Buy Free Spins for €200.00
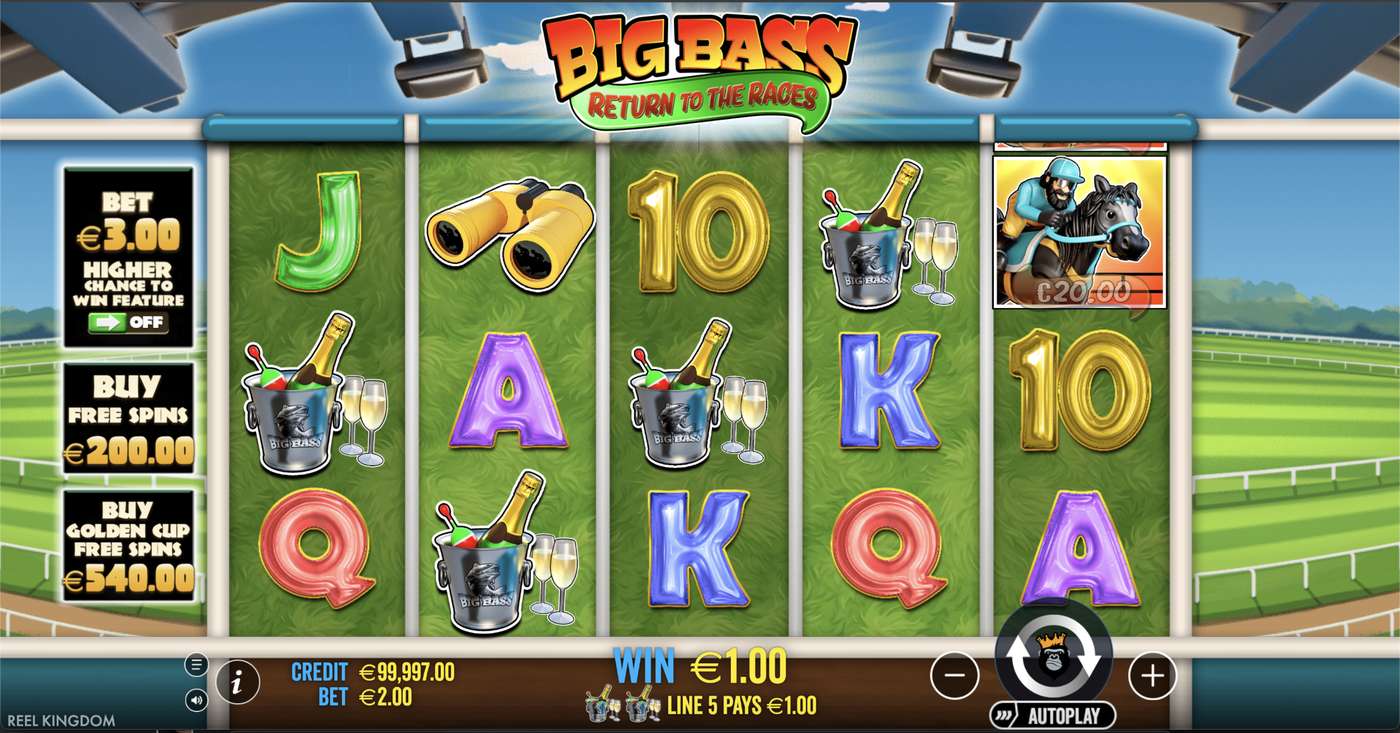Viewport: 1400px width, 733px height. click(126, 420)
